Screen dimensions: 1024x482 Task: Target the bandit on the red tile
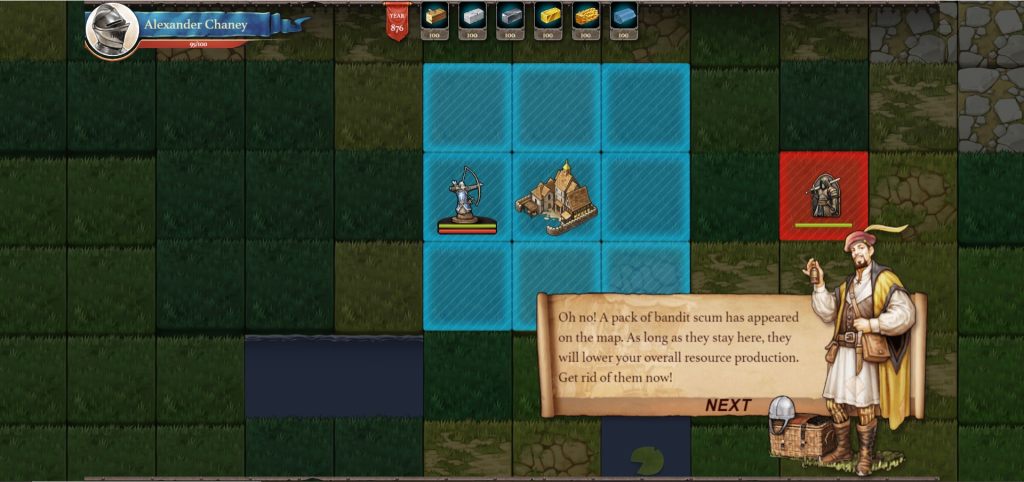click(x=824, y=196)
